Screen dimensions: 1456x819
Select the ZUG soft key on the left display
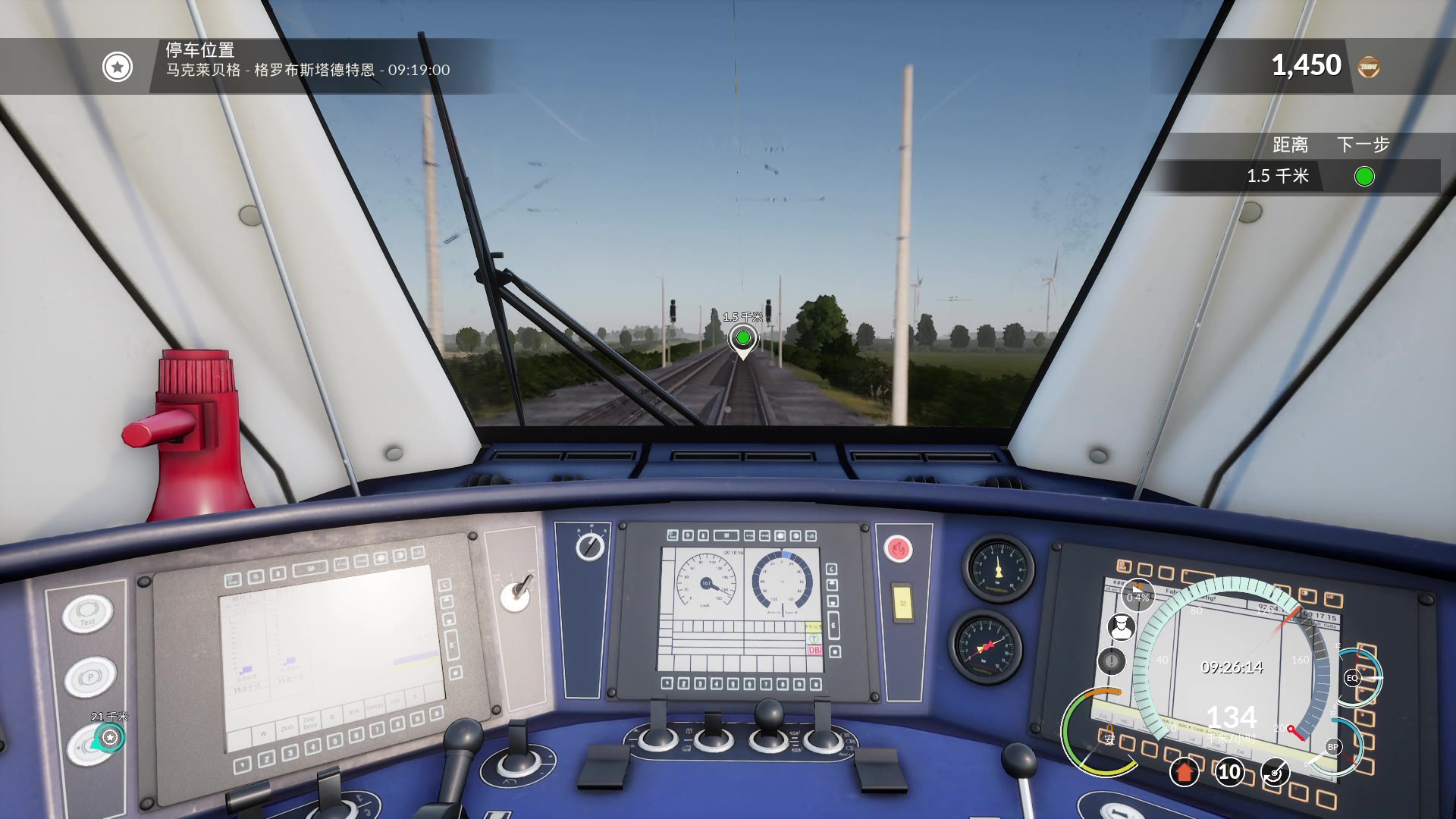click(x=288, y=726)
